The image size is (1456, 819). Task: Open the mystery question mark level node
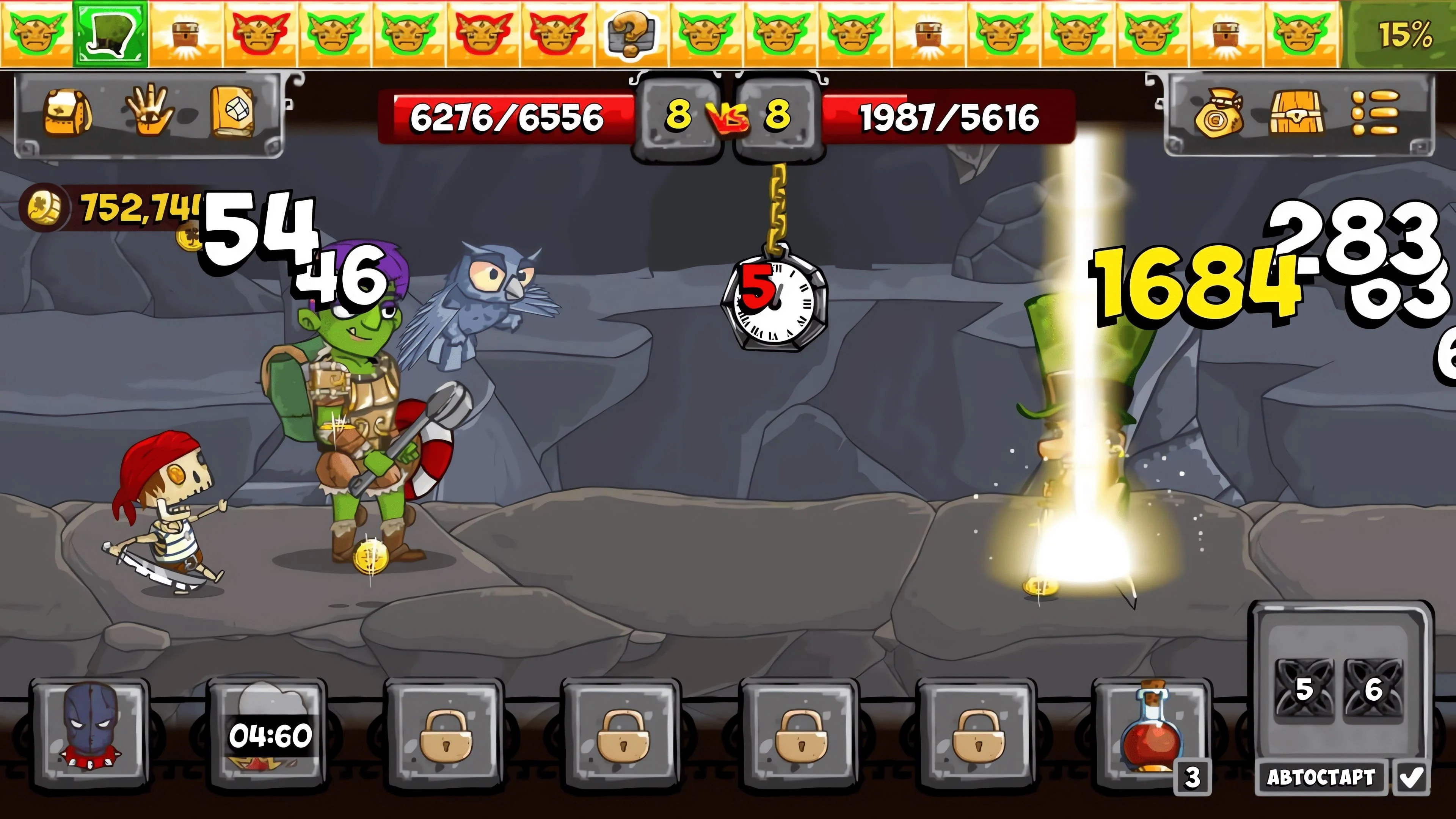point(631,33)
